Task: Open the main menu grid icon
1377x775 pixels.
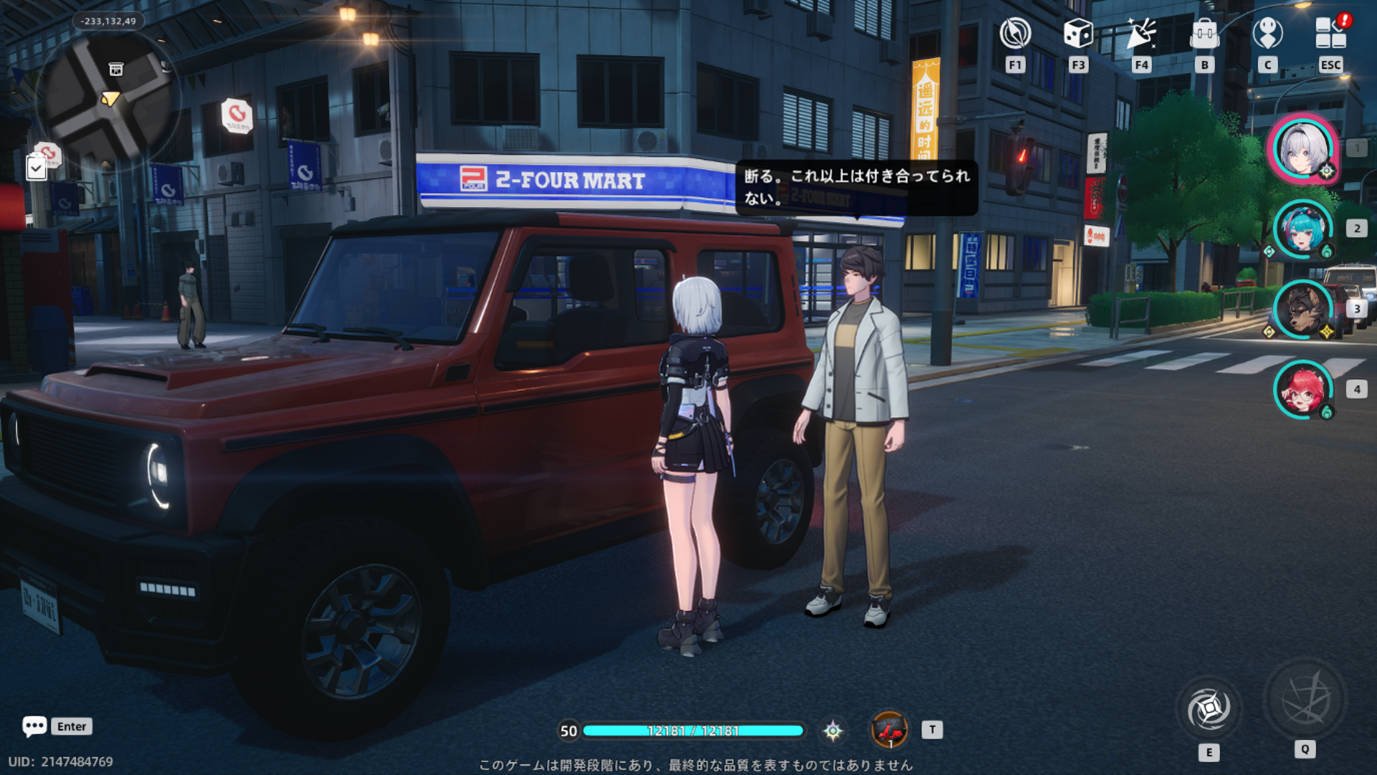Action: coord(1330,34)
